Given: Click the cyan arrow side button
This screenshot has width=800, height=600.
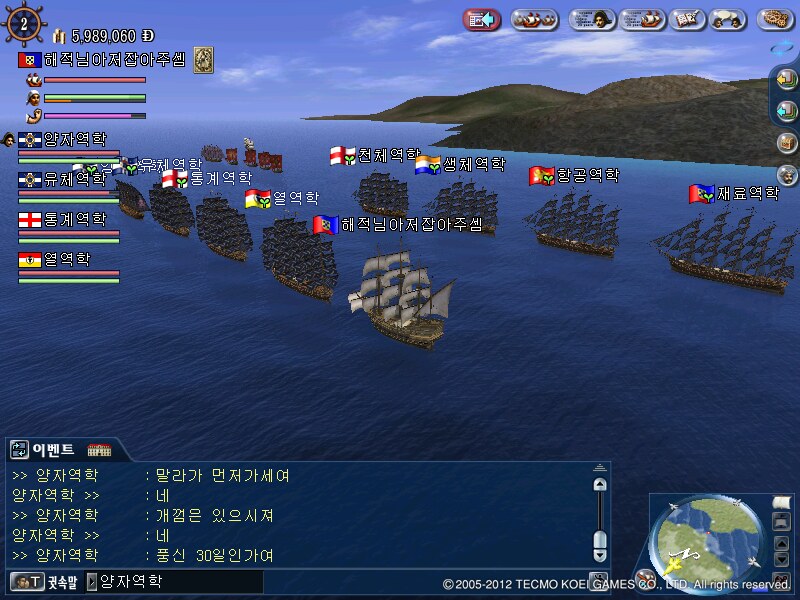Looking at the screenshot, I should coord(787,110).
